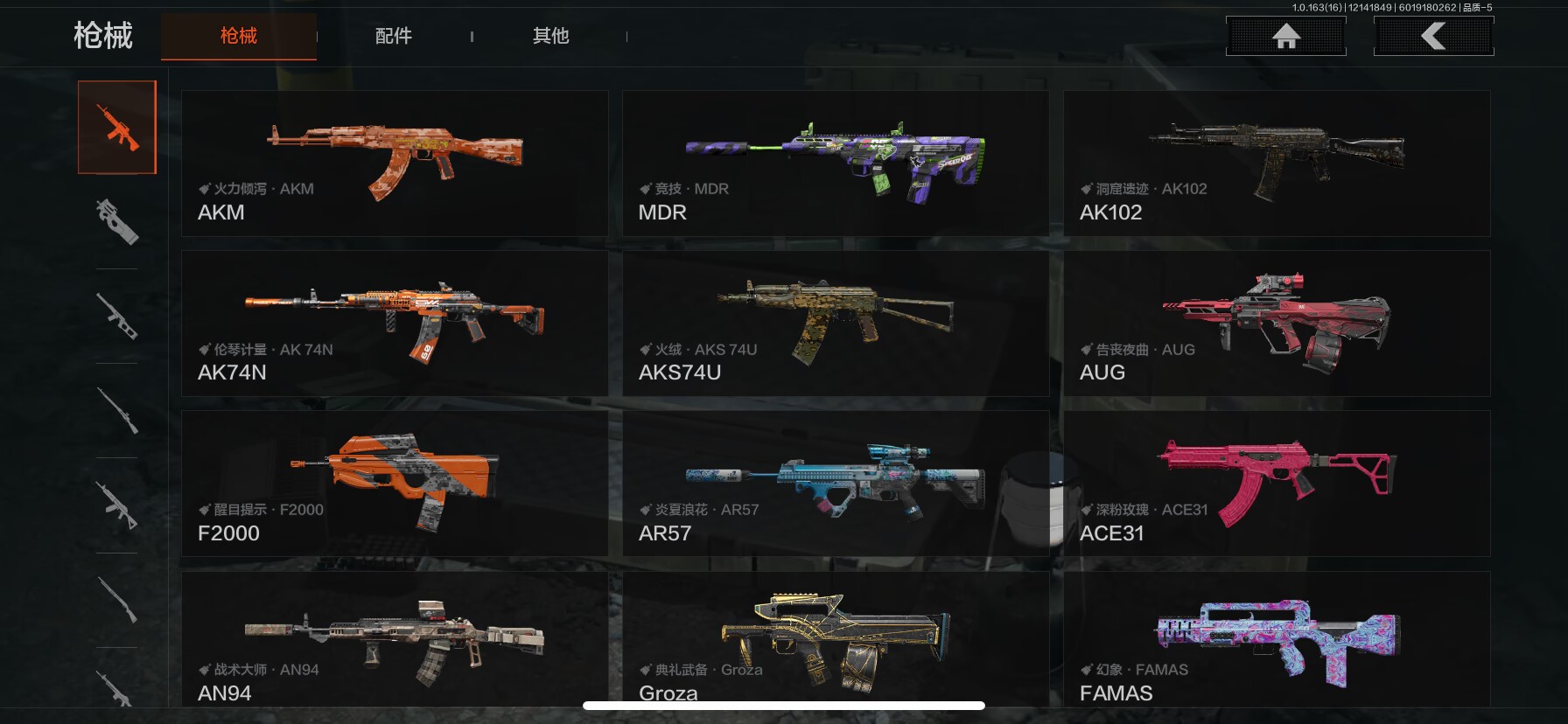Image resolution: width=1568 pixels, height=724 pixels.
Task: Select the gold-trimmed Groza tile
Action: tap(836, 640)
